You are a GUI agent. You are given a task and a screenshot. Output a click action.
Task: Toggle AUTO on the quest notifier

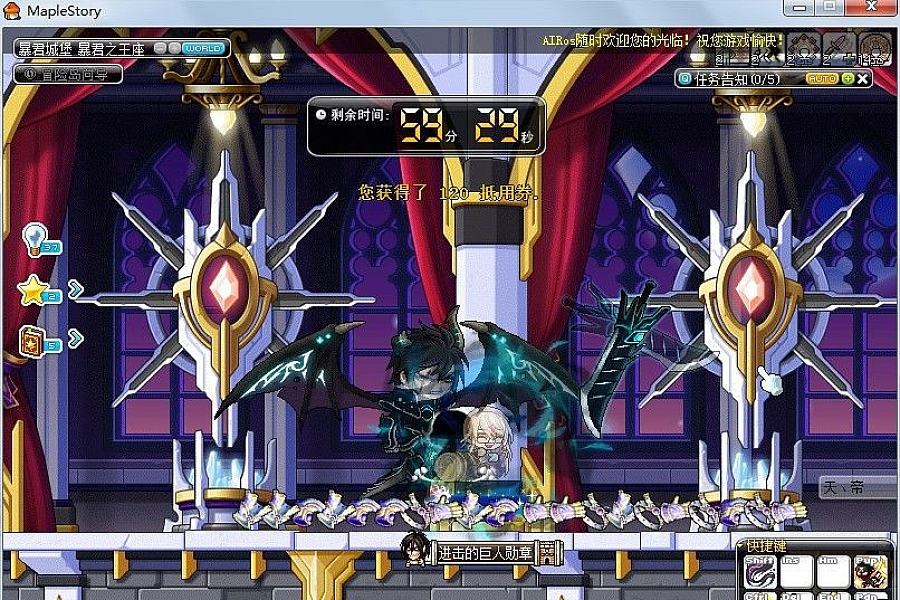click(x=822, y=78)
